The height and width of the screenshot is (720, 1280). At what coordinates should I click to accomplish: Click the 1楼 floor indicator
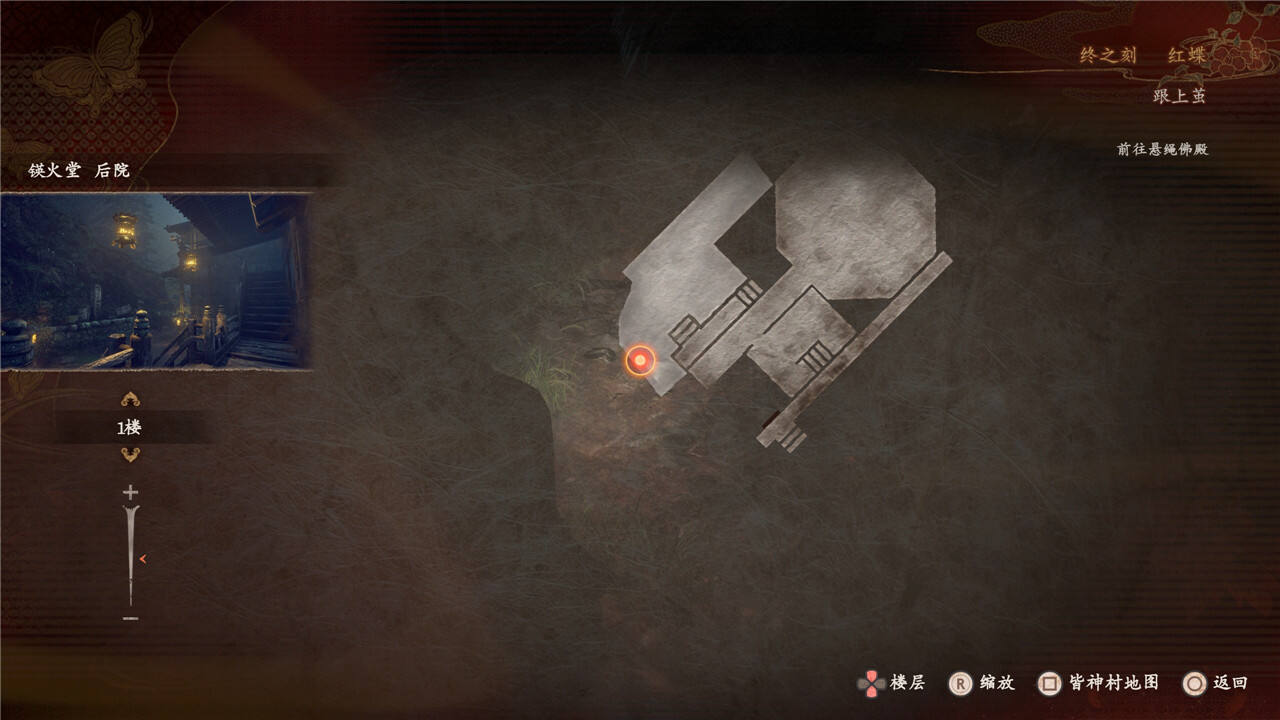(x=130, y=428)
